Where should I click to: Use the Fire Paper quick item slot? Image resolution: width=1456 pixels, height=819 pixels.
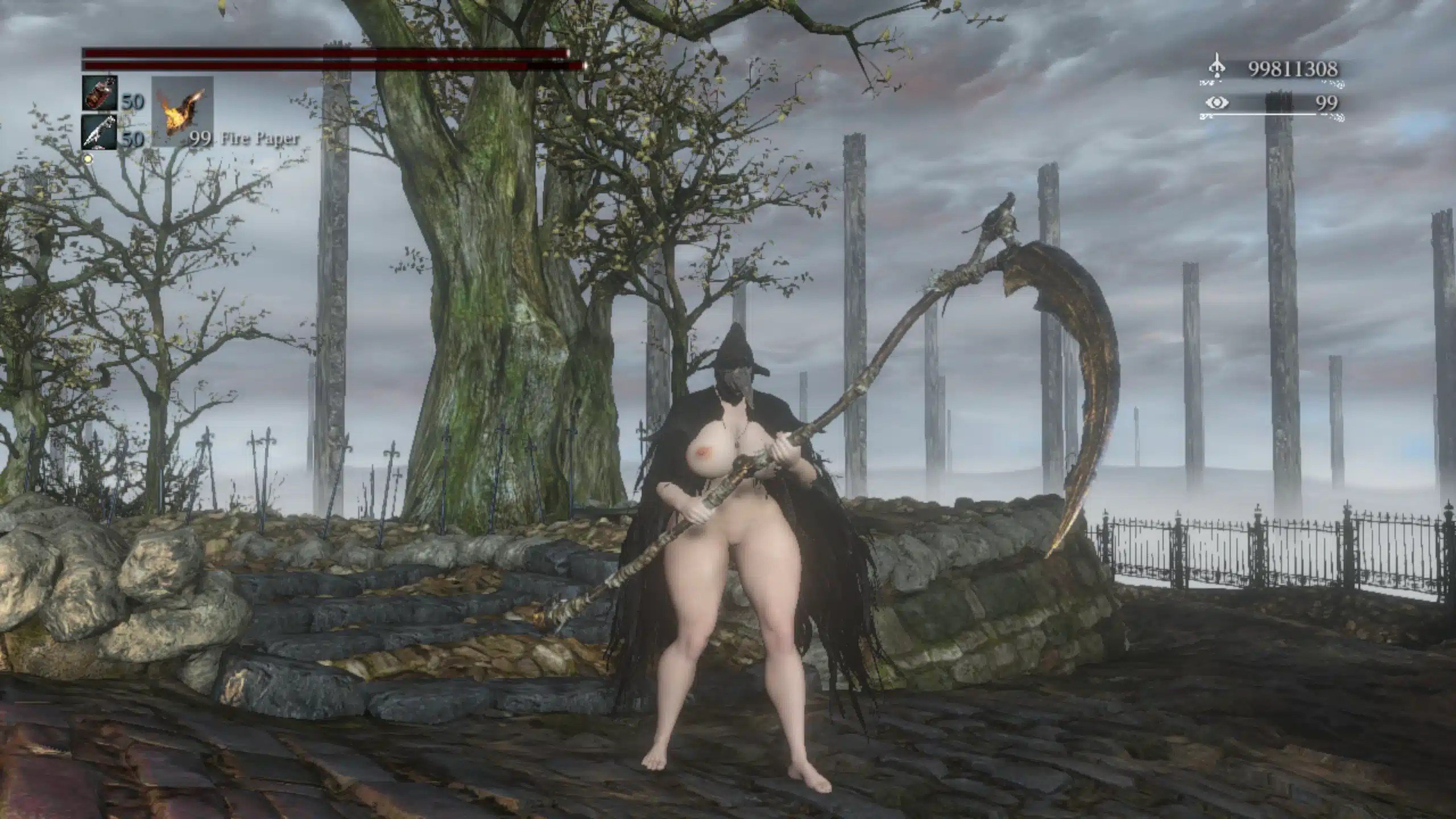pyautogui.click(x=182, y=111)
